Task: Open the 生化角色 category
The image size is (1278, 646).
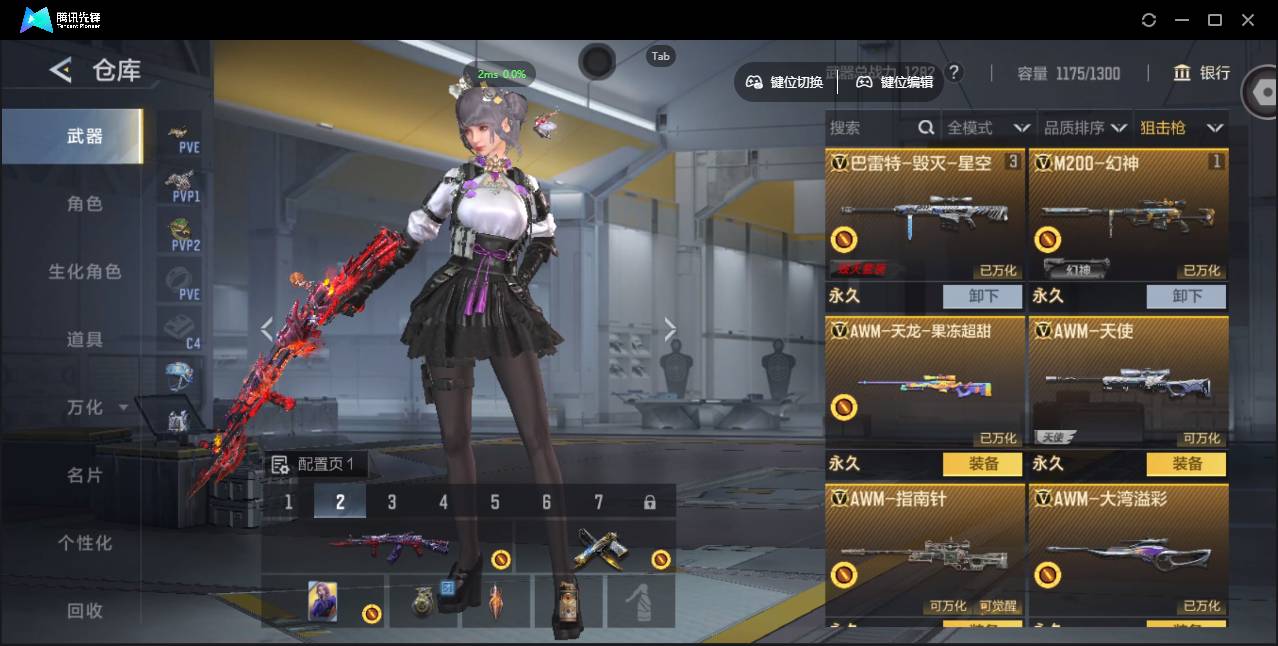Action: (85, 272)
